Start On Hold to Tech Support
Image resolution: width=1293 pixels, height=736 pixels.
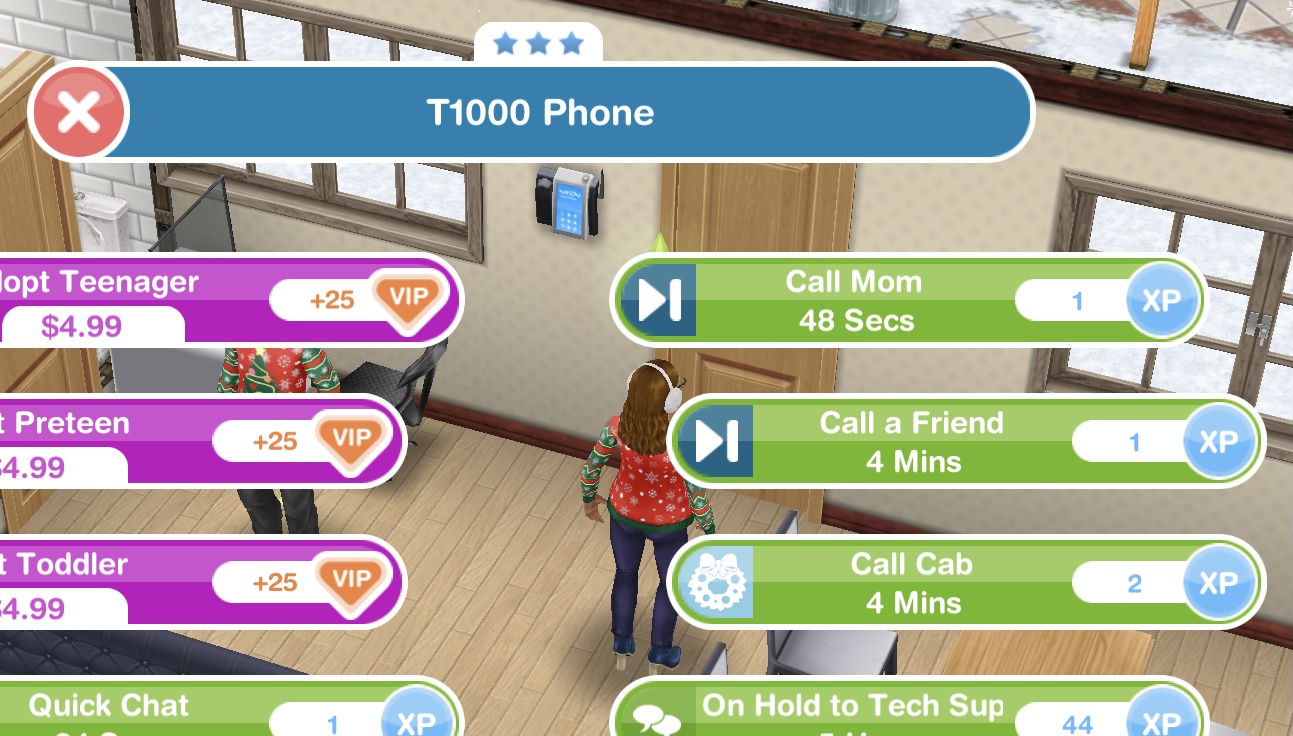851,712
